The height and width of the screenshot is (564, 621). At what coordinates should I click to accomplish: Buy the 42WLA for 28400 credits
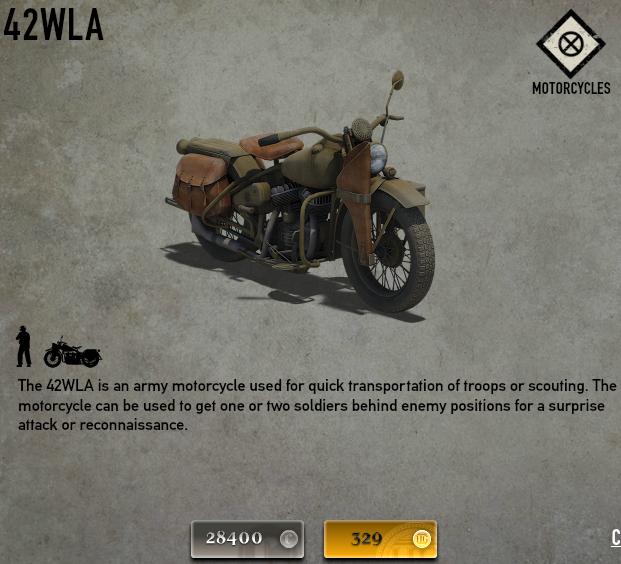click(x=247, y=539)
